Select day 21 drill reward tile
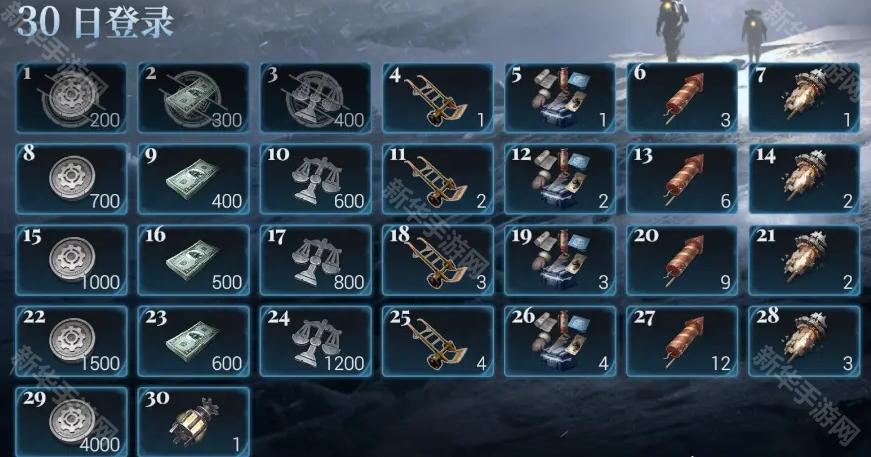871x457 pixels. coord(804,260)
